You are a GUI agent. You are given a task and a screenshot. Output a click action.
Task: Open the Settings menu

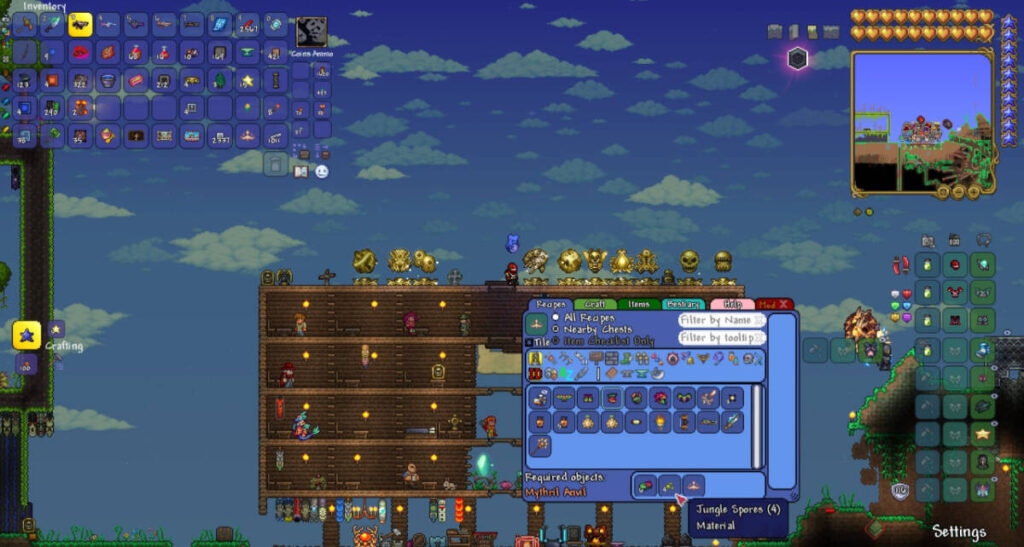point(959,531)
